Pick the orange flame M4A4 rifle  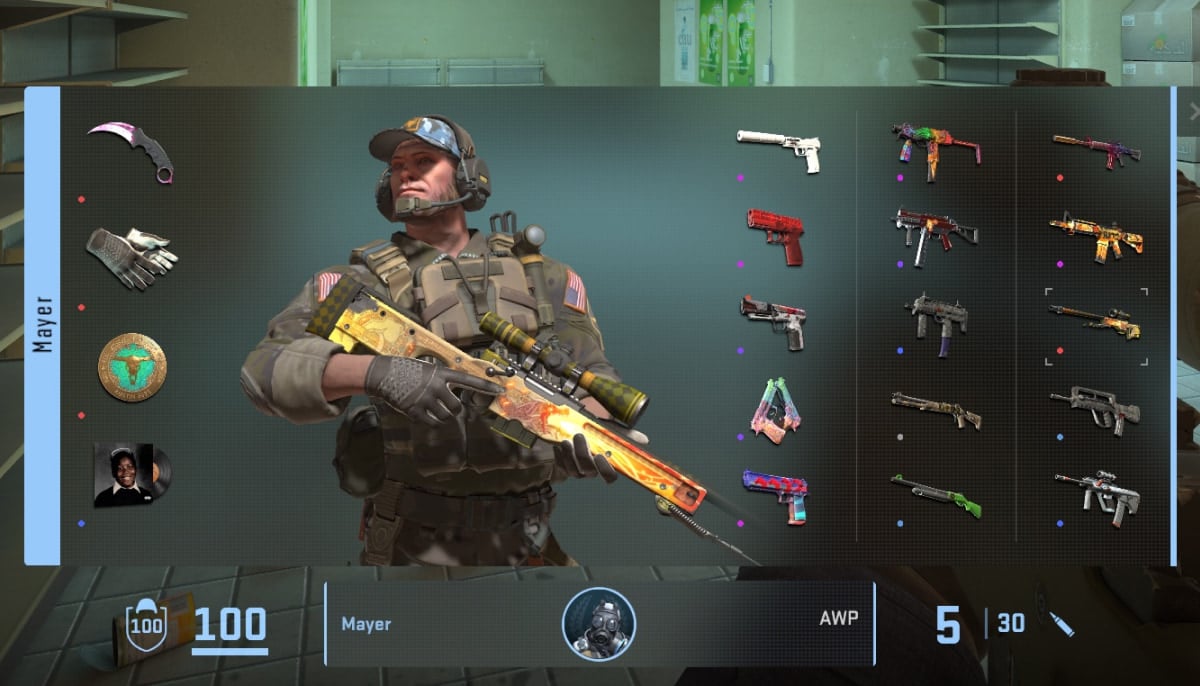pos(1096,236)
